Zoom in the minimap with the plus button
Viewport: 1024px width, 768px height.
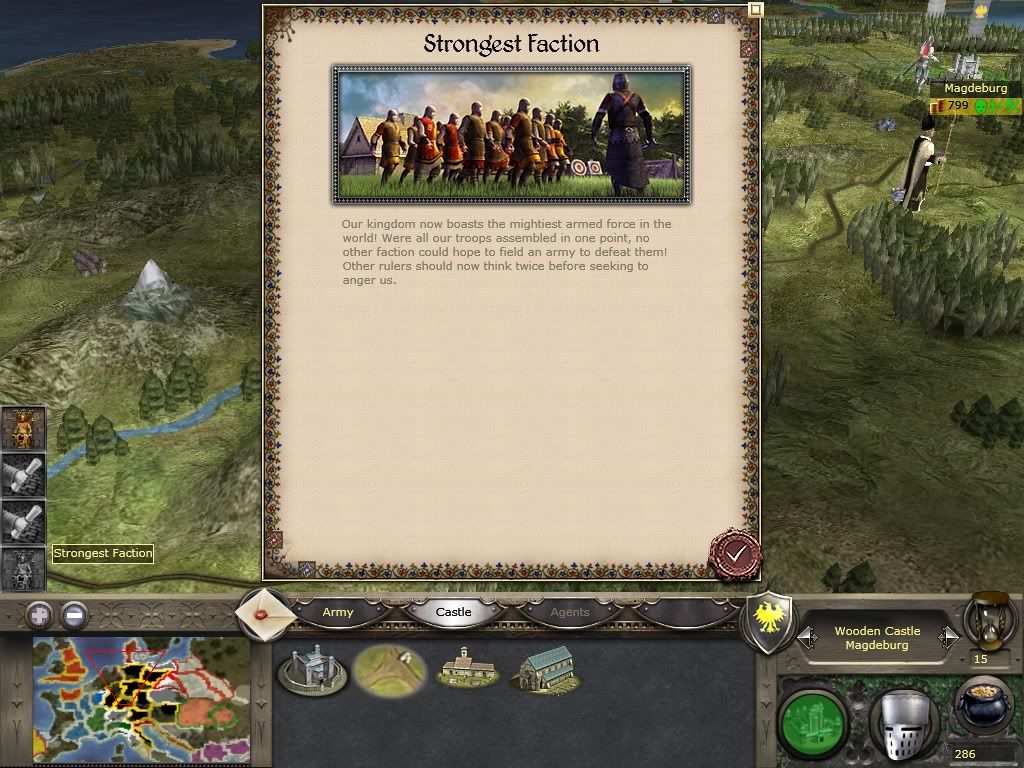pos(39,614)
